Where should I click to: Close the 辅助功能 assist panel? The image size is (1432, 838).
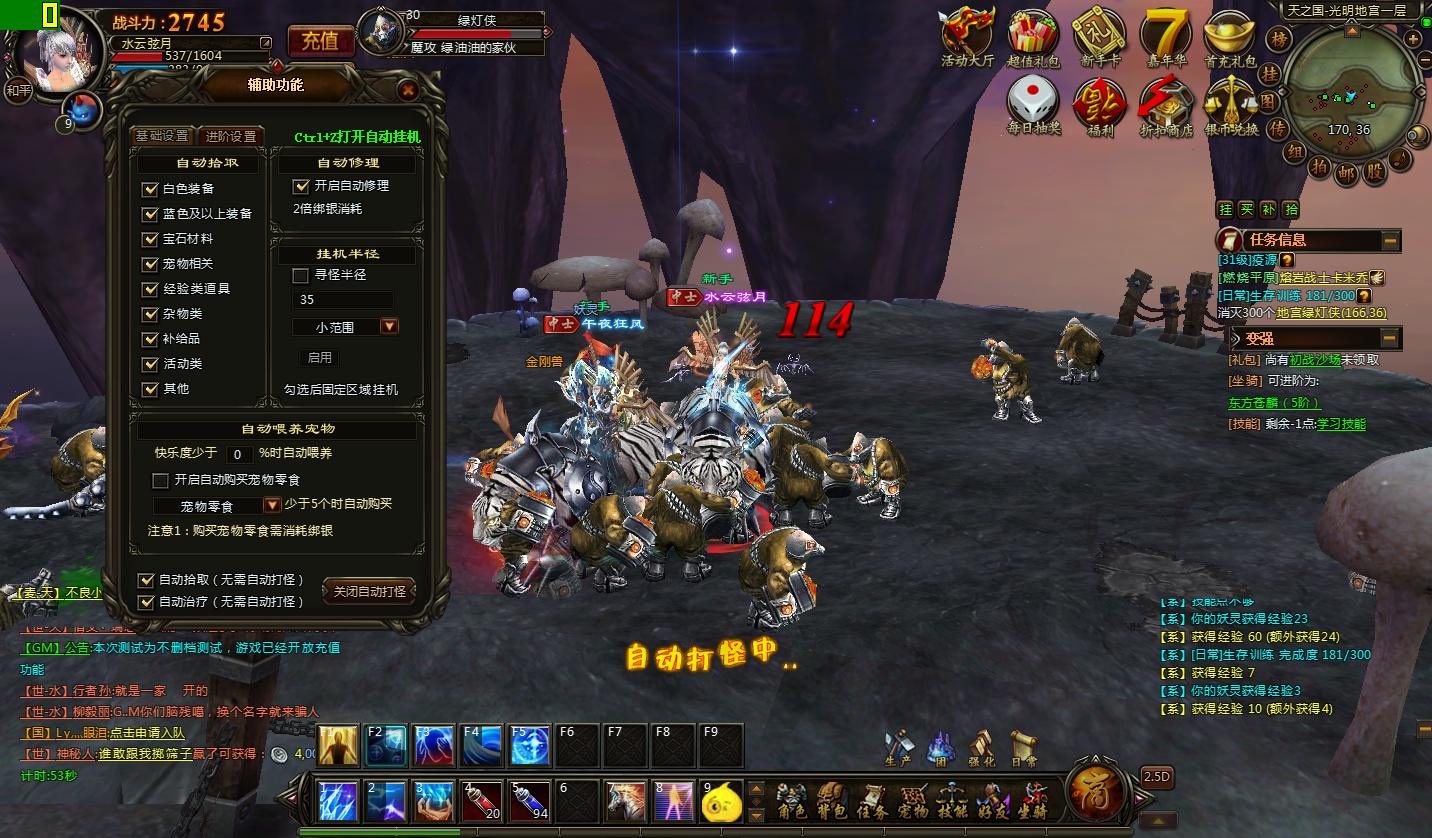[x=408, y=90]
